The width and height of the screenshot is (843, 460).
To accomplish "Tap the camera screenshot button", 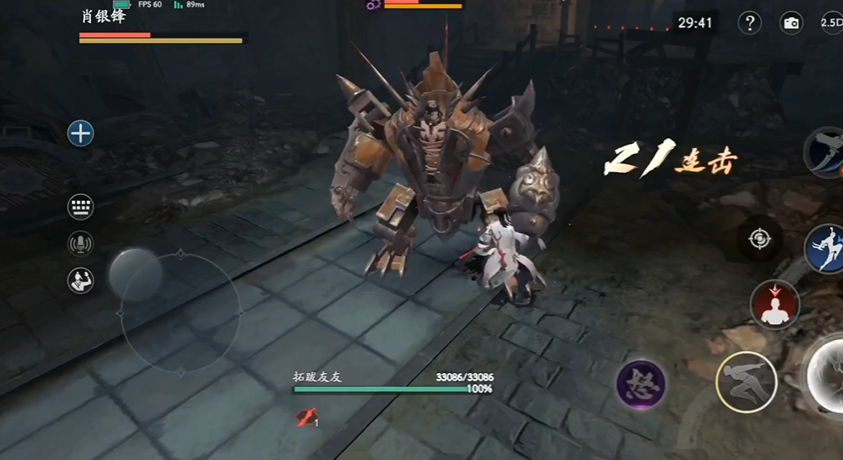I will pyautogui.click(x=791, y=23).
